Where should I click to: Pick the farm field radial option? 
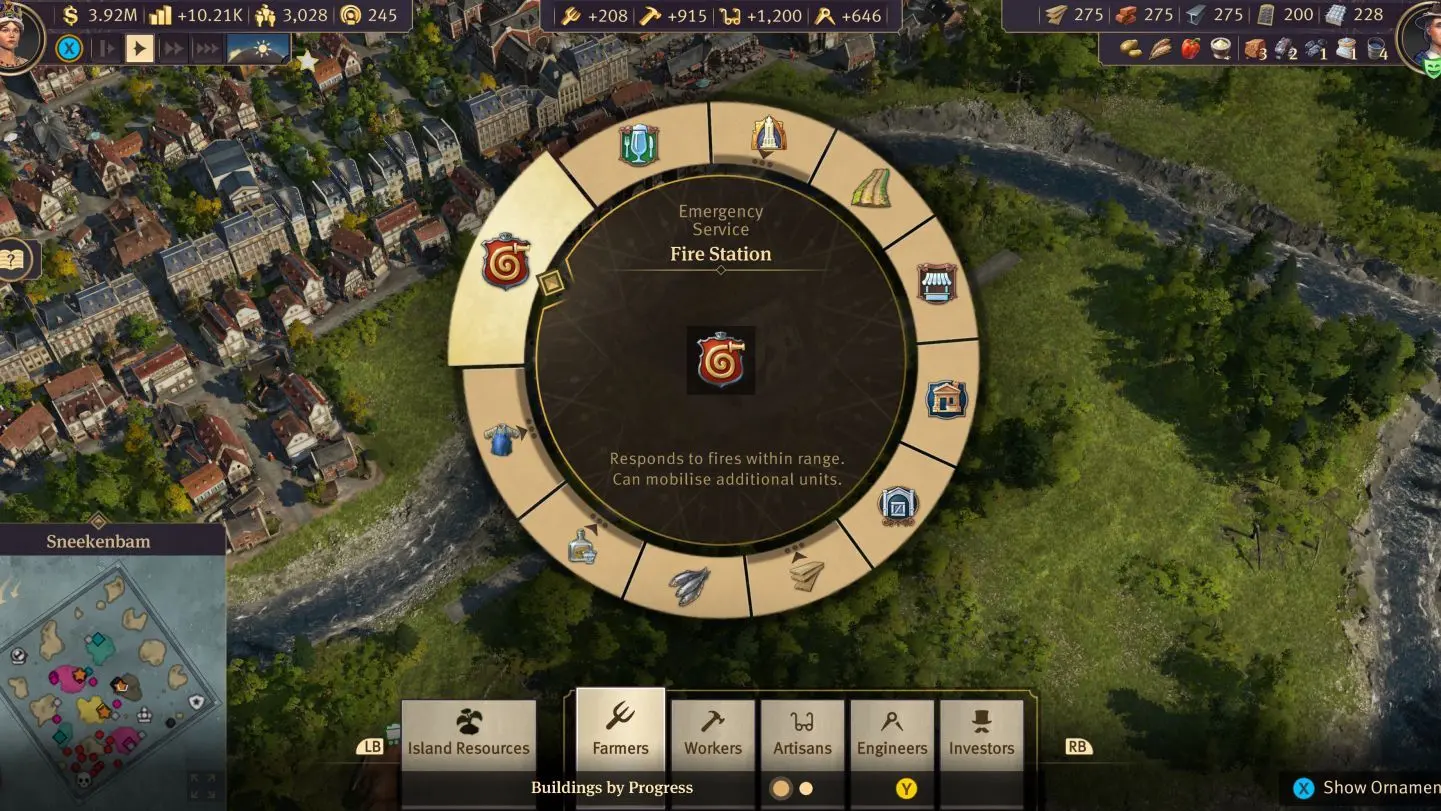click(870, 187)
